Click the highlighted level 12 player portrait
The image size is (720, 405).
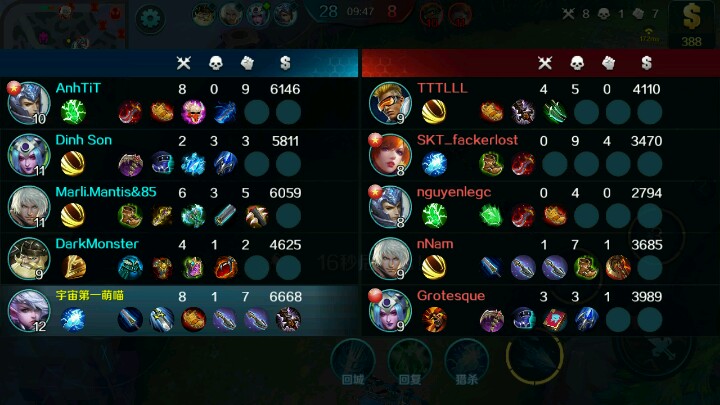coord(28,310)
